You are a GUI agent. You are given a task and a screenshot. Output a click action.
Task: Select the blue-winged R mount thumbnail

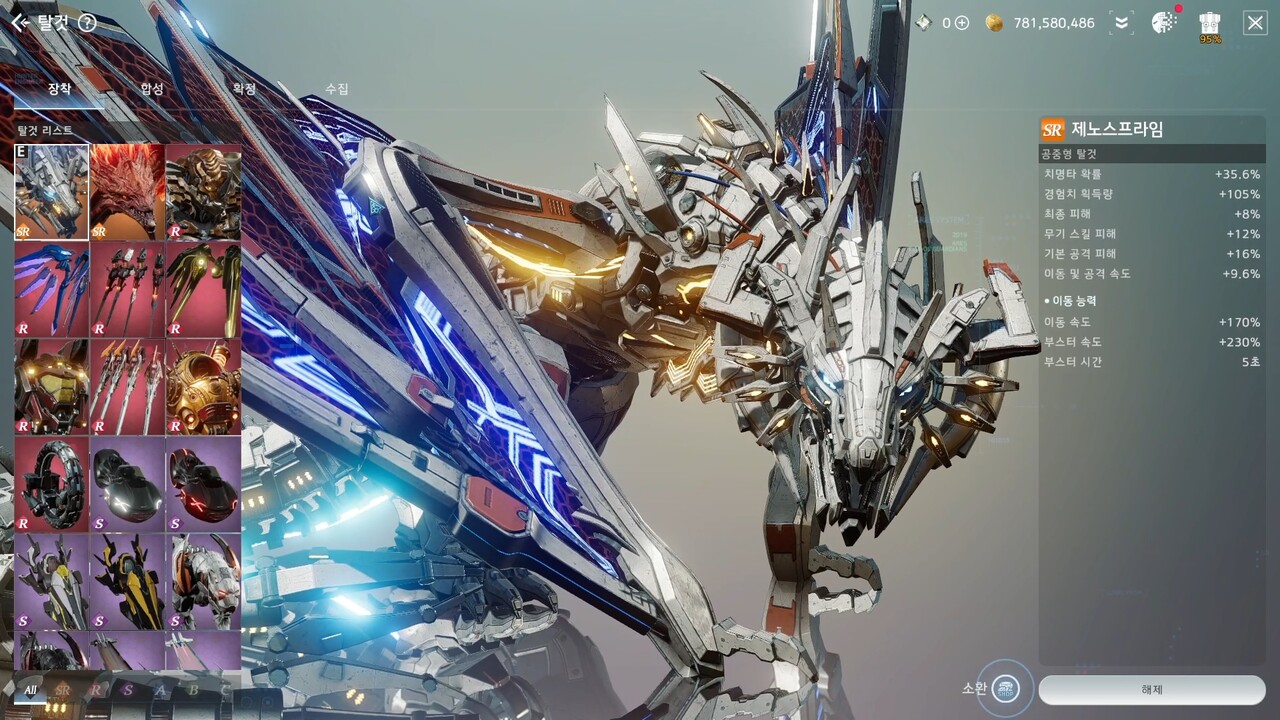51,288
